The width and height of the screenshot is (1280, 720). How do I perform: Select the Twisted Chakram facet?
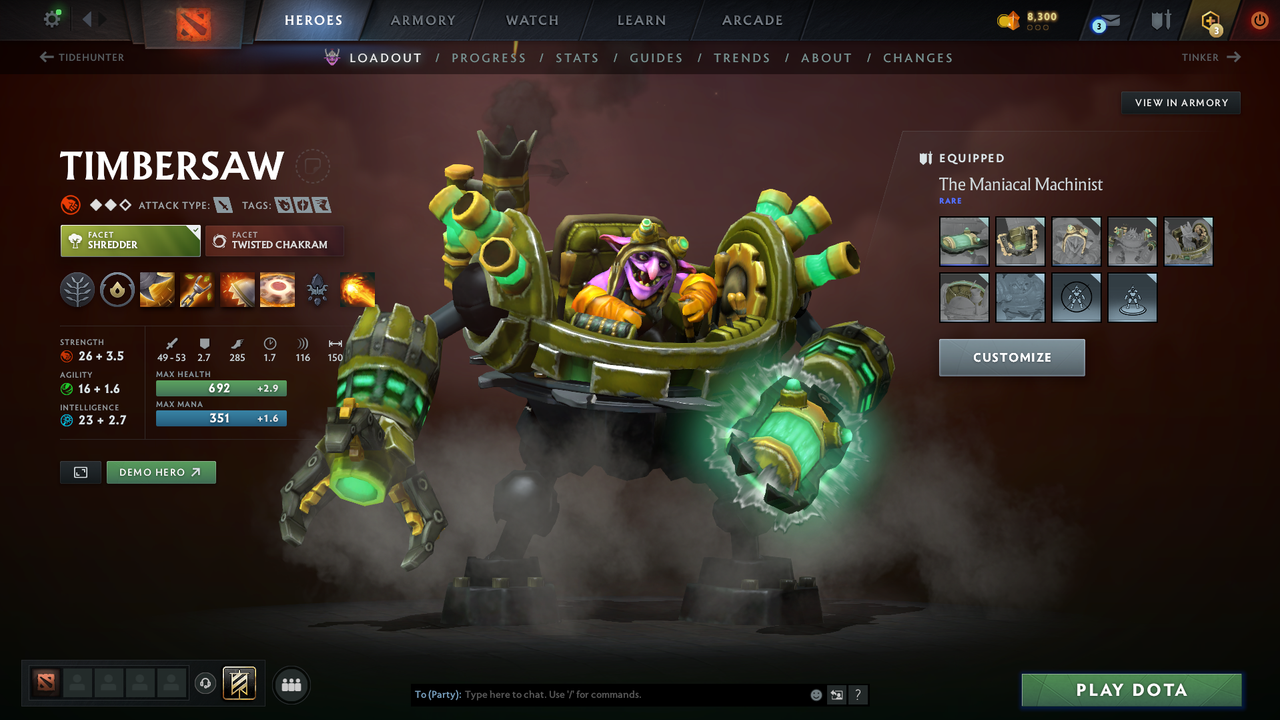(x=274, y=241)
